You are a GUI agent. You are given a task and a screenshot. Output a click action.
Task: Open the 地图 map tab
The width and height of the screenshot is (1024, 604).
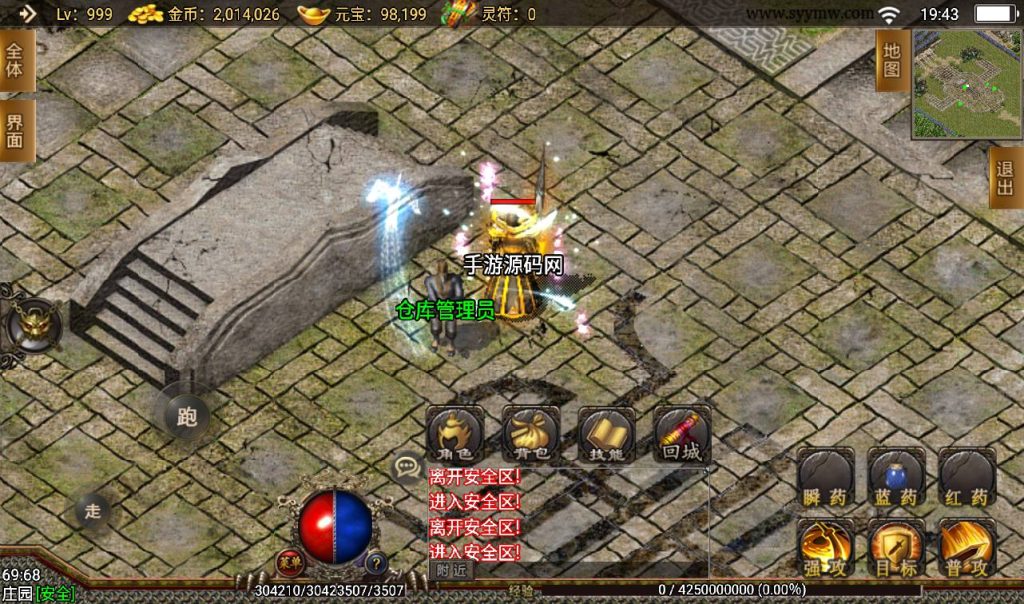pyautogui.click(x=892, y=60)
